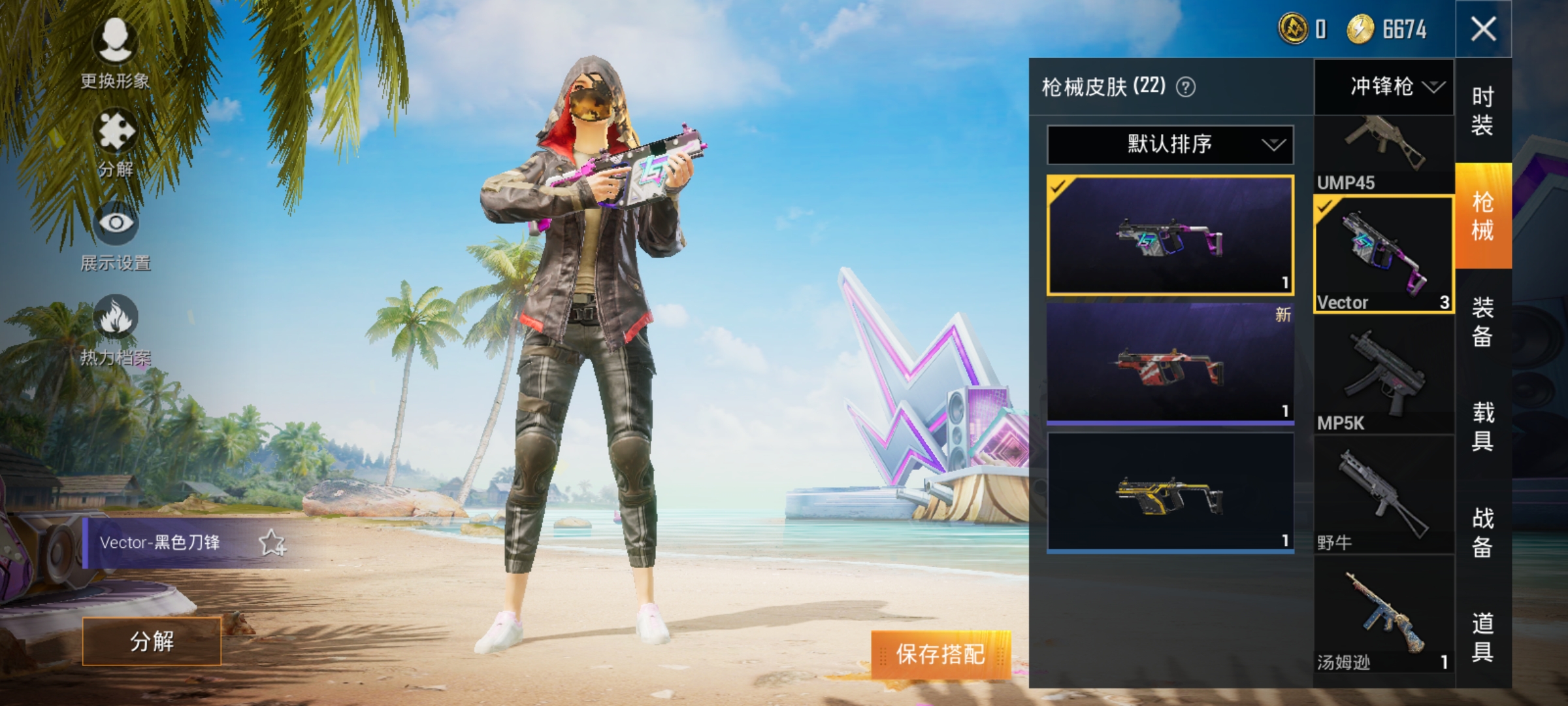
Task: Switch to the 载具 vehicles tab
Action: [1482, 426]
